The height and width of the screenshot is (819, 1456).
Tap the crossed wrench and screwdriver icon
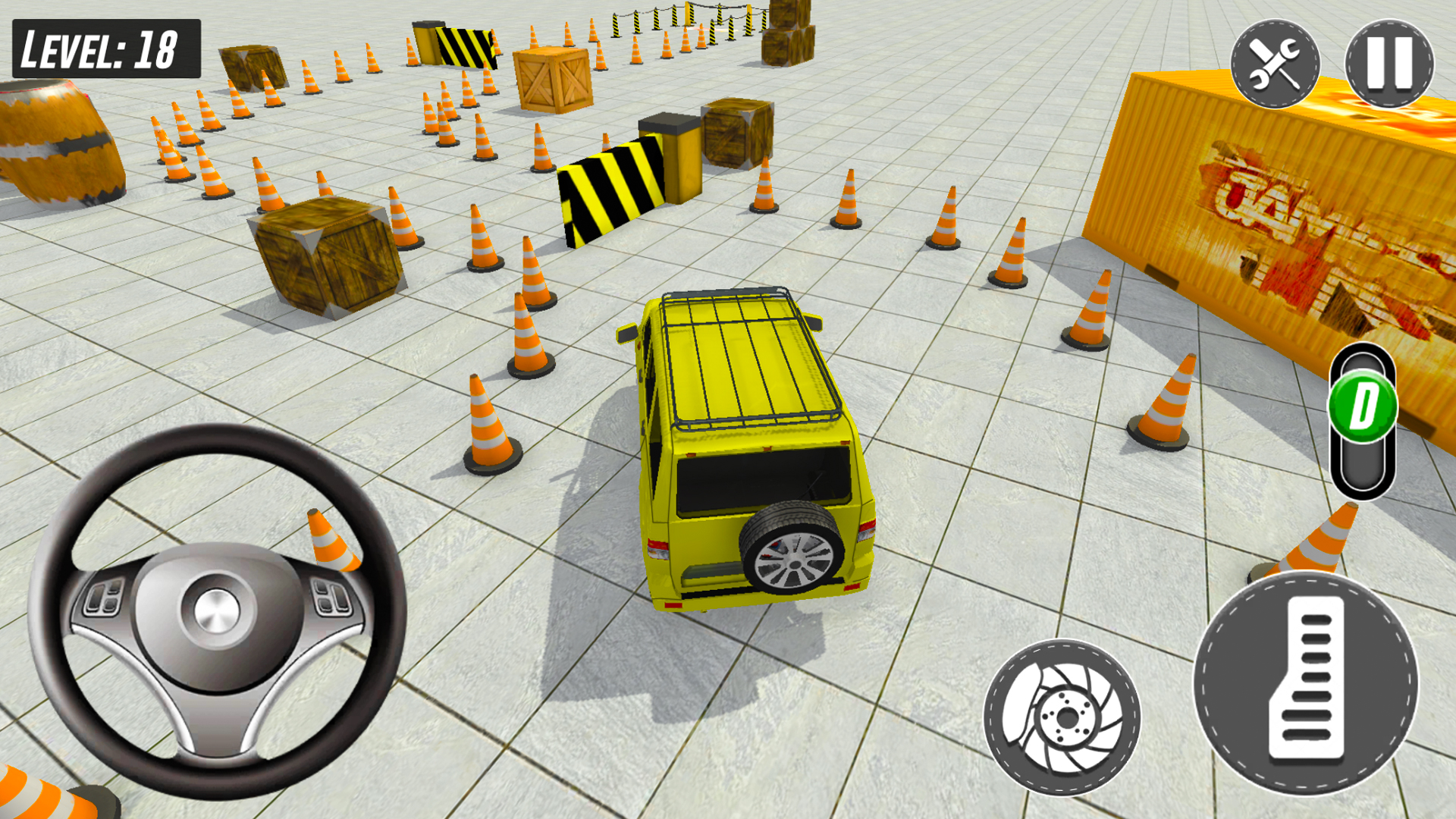click(x=1276, y=64)
